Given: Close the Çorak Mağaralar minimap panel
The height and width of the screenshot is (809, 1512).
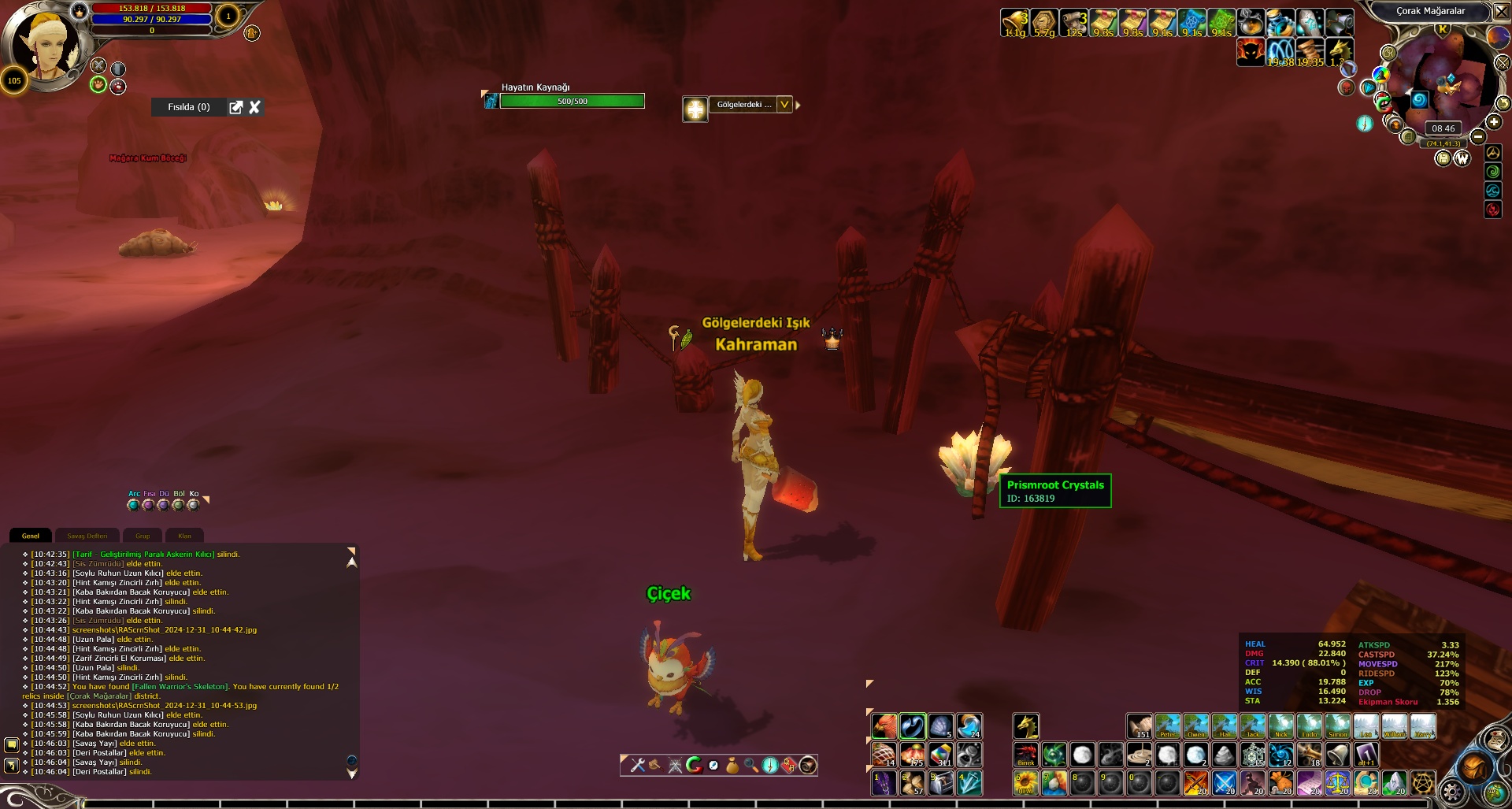Looking at the screenshot, I should pos(1502,11).
